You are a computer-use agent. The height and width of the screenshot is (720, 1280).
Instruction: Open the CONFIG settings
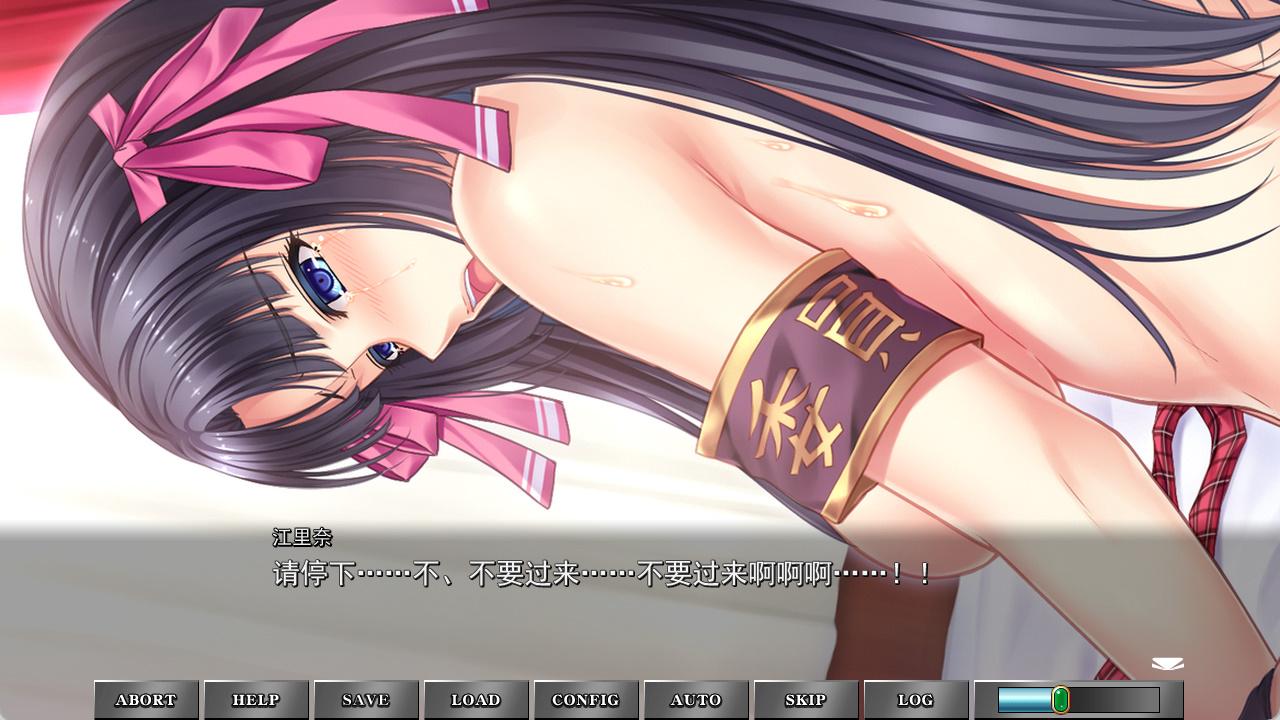586,700
